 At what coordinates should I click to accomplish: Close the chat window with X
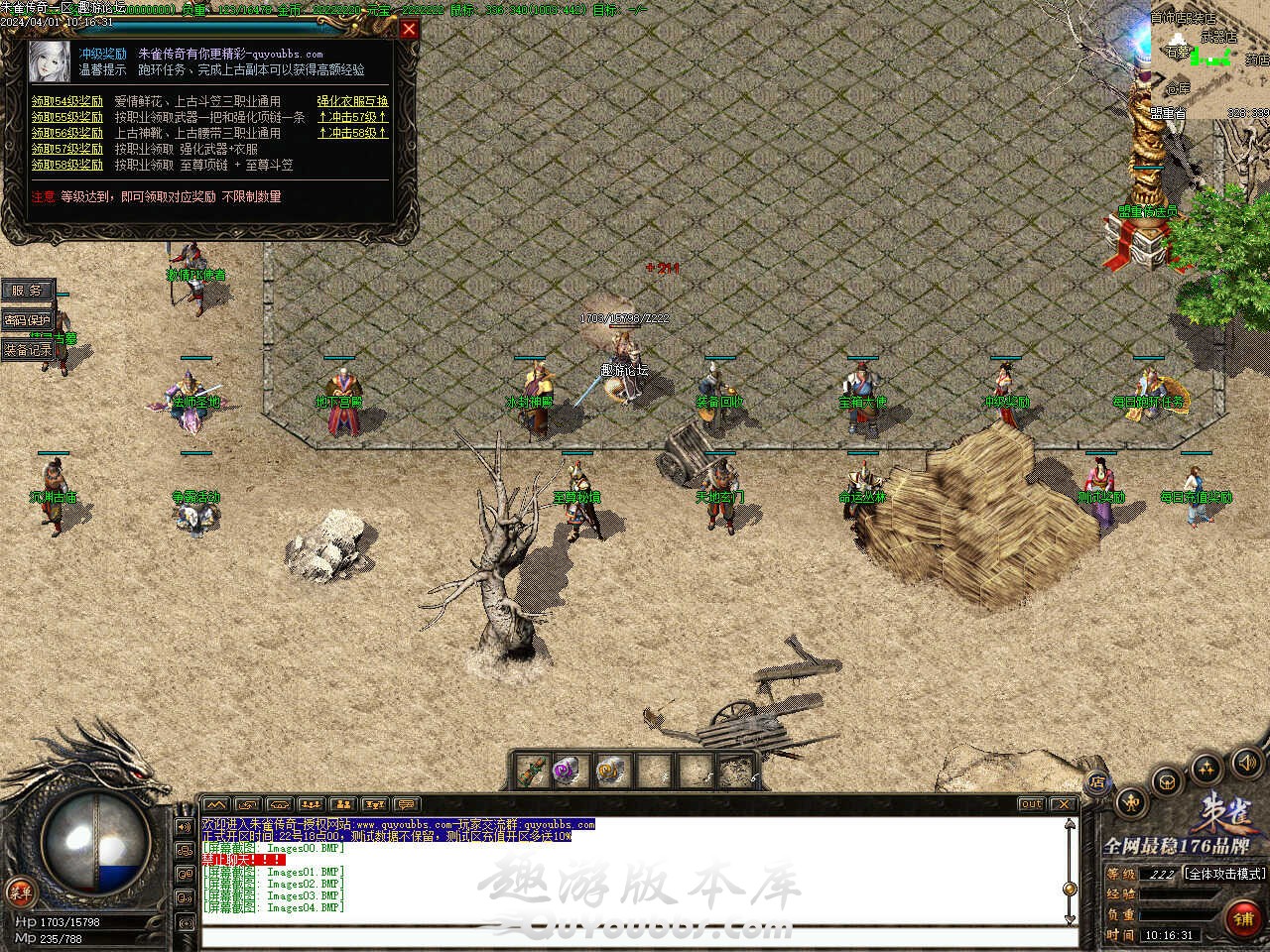click(x=1064, y=804)
